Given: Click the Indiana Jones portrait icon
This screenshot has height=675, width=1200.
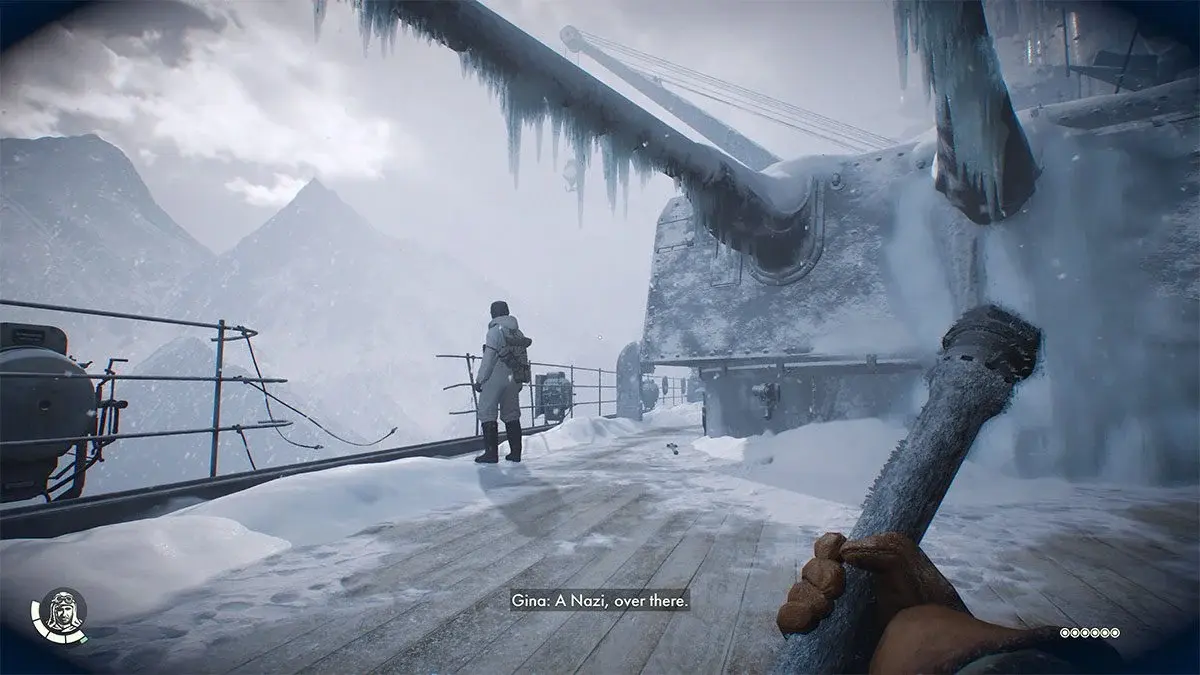Looking at the screenshot, I should pyautogui.click(x=60, y=612).
